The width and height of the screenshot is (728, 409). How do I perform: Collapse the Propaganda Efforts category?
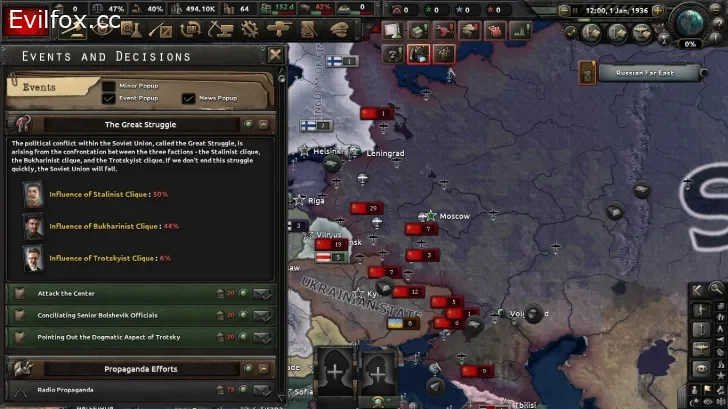[263, 369]
